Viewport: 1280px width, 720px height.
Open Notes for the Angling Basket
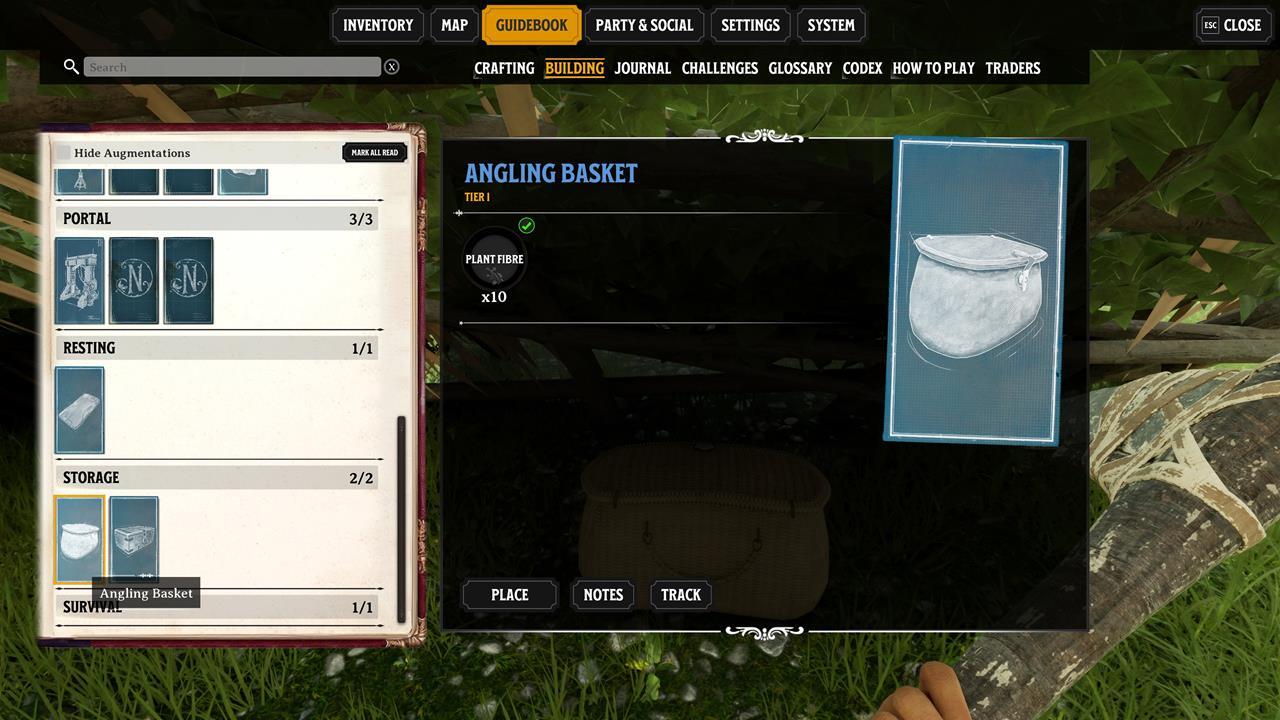click(603, 595)
